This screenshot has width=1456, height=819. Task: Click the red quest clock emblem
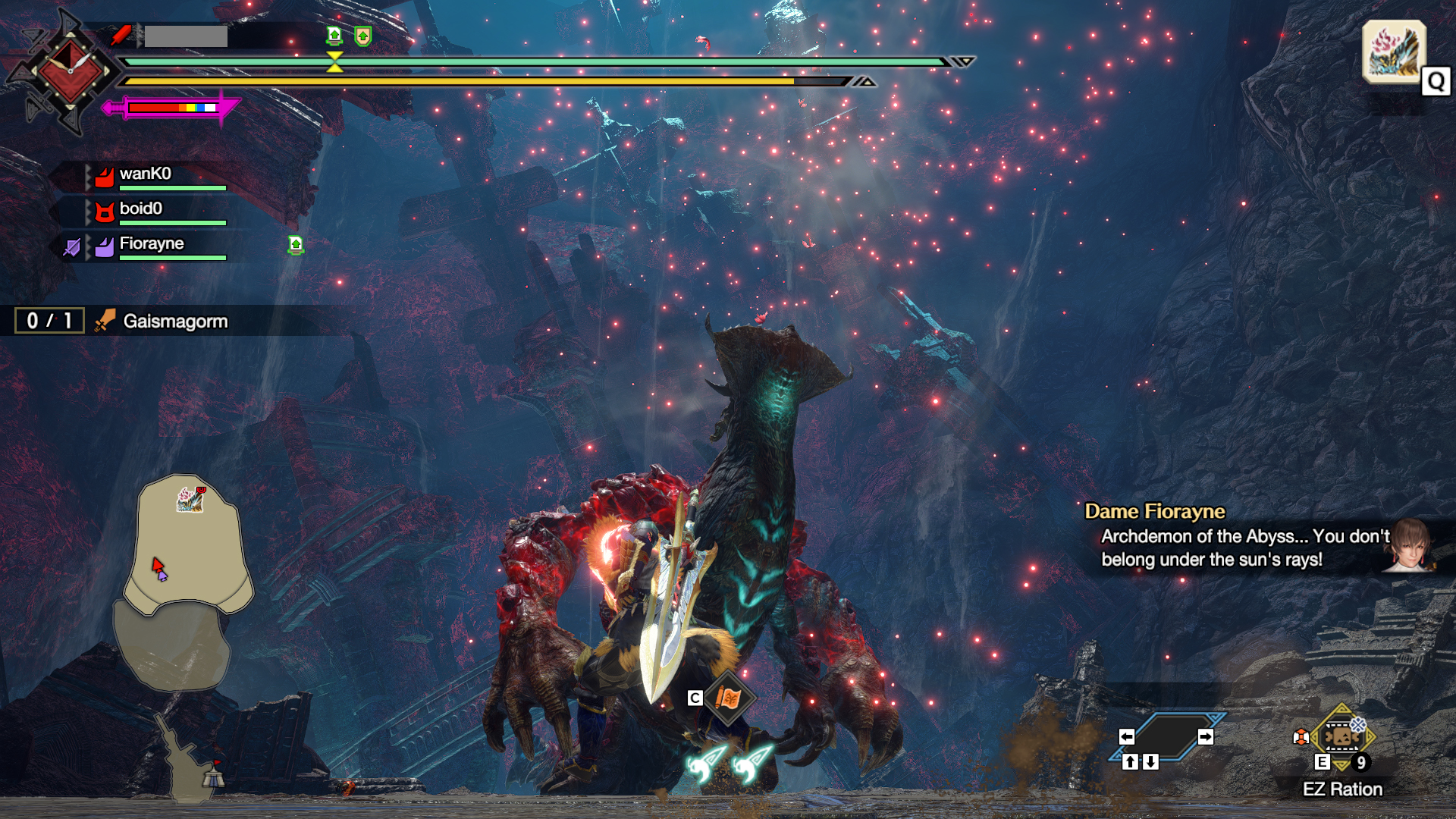pos(69,72)
